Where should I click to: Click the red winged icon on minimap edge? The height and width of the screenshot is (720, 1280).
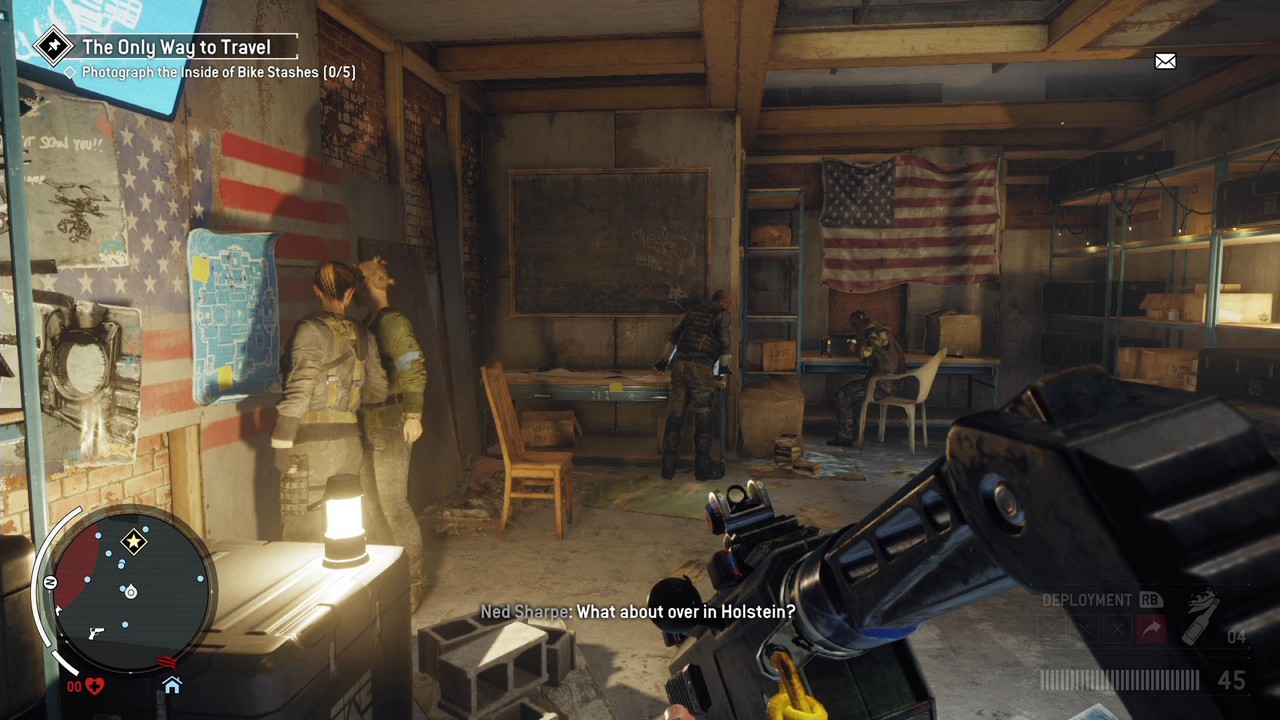167,662
